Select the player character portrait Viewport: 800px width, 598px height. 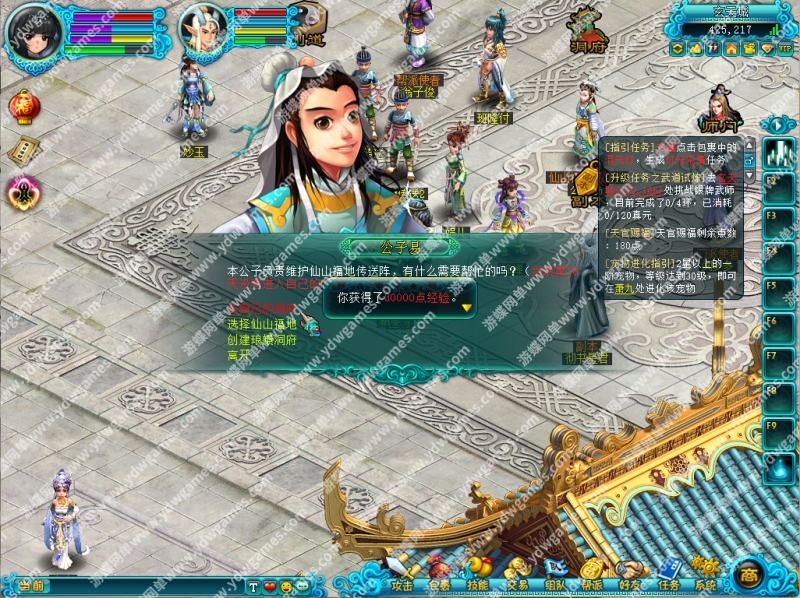point(33,32)
